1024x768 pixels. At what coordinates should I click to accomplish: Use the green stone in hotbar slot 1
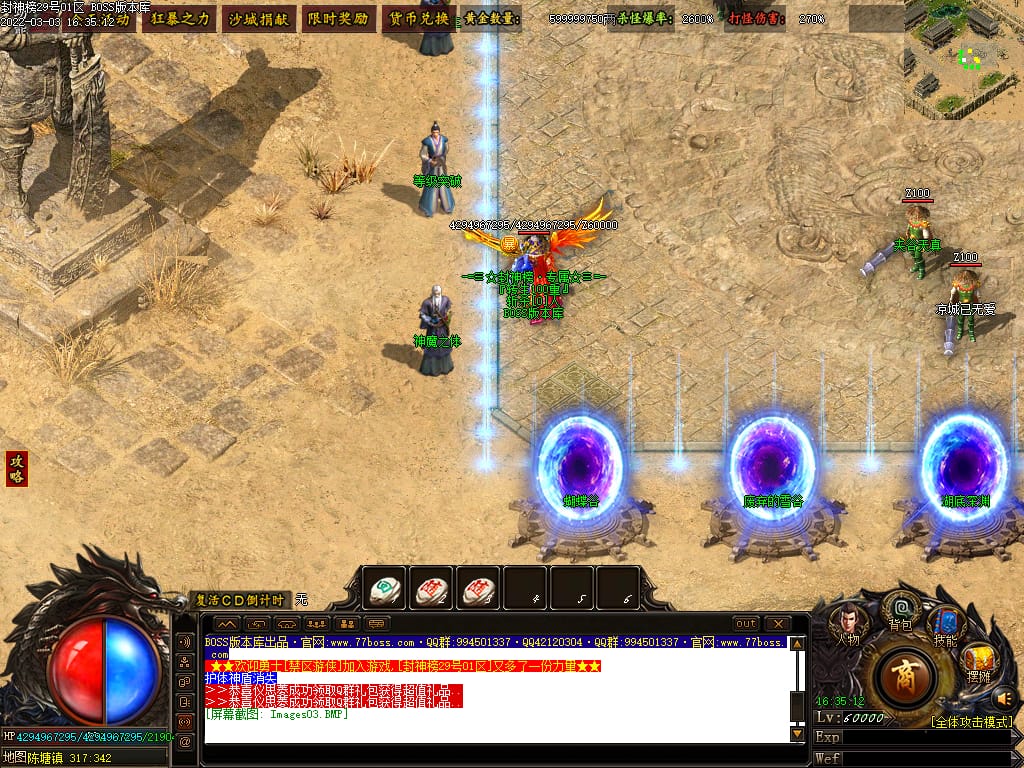(x=384, y=590)
